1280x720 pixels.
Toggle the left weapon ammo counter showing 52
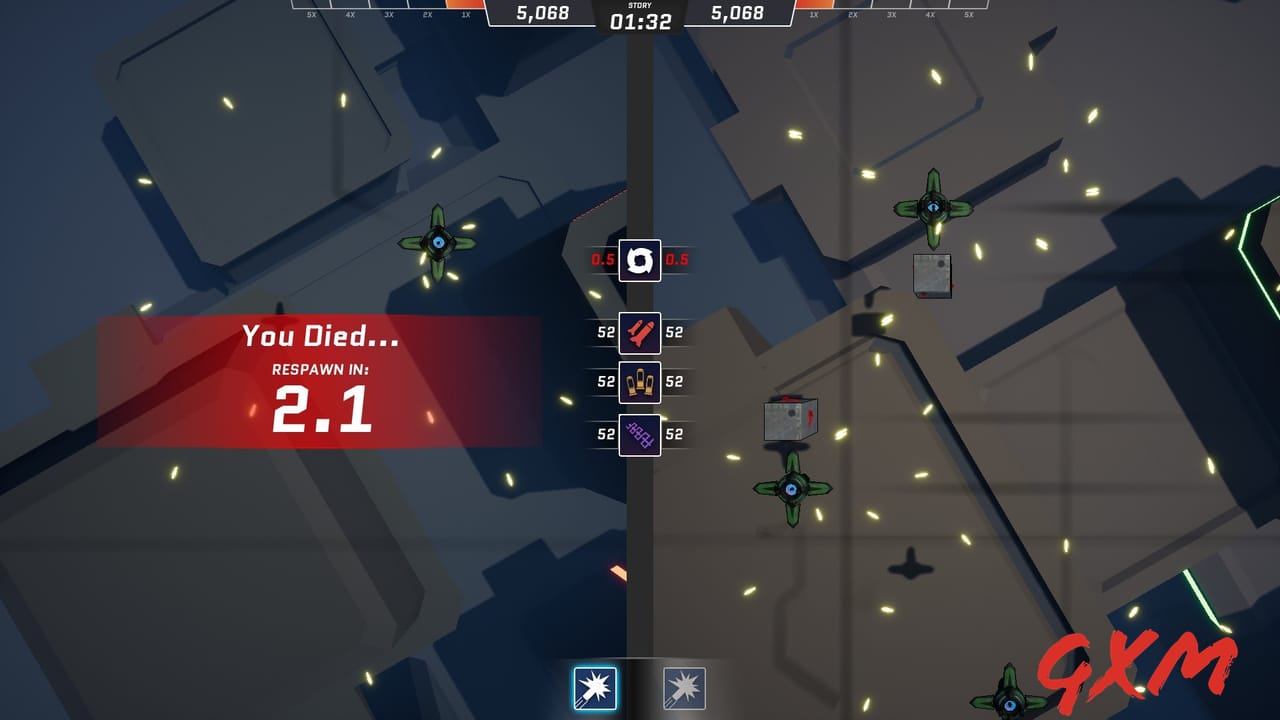pyautogui.click(x=604, y=332)
